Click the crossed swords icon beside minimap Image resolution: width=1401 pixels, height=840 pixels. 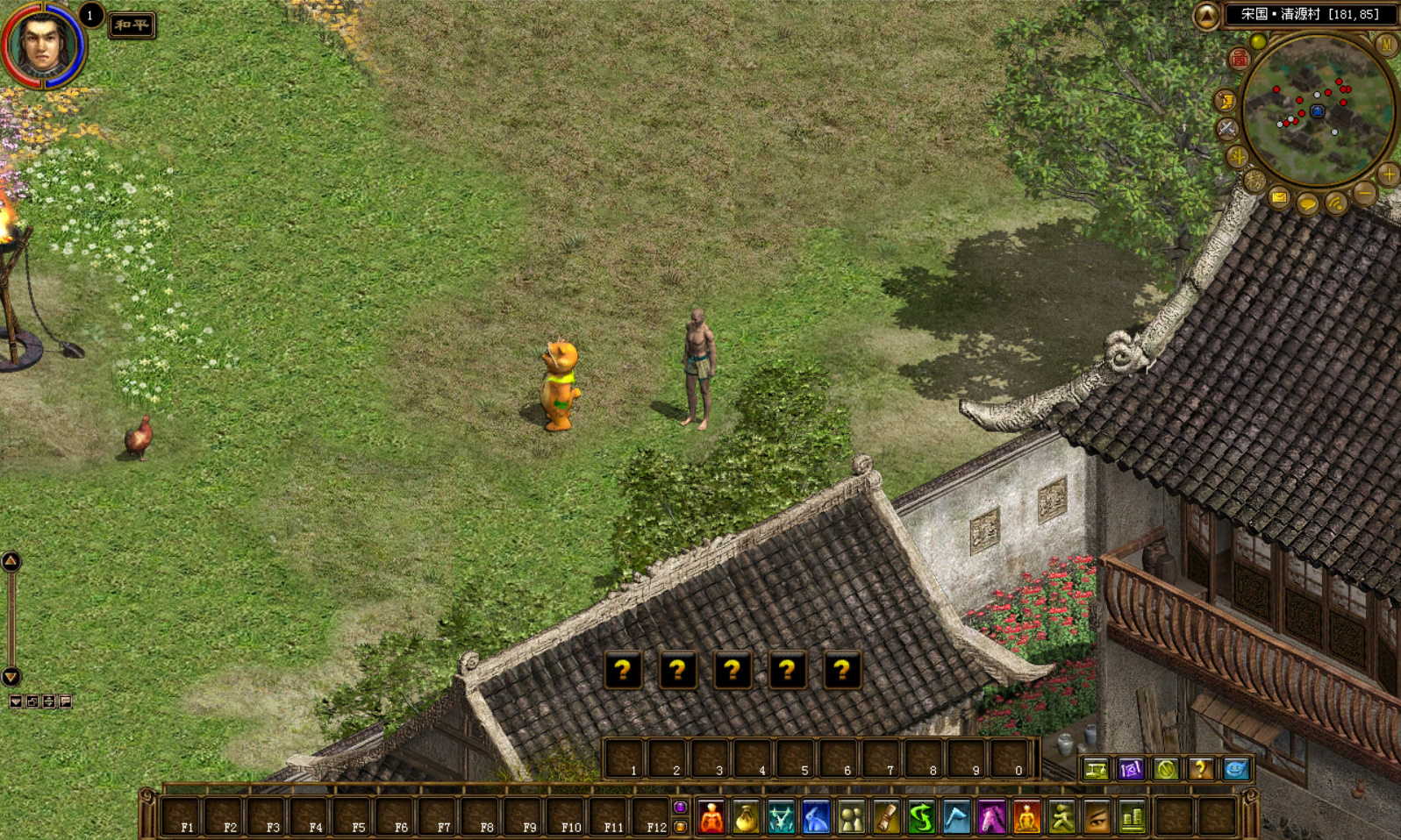[x=1226, y=129]
